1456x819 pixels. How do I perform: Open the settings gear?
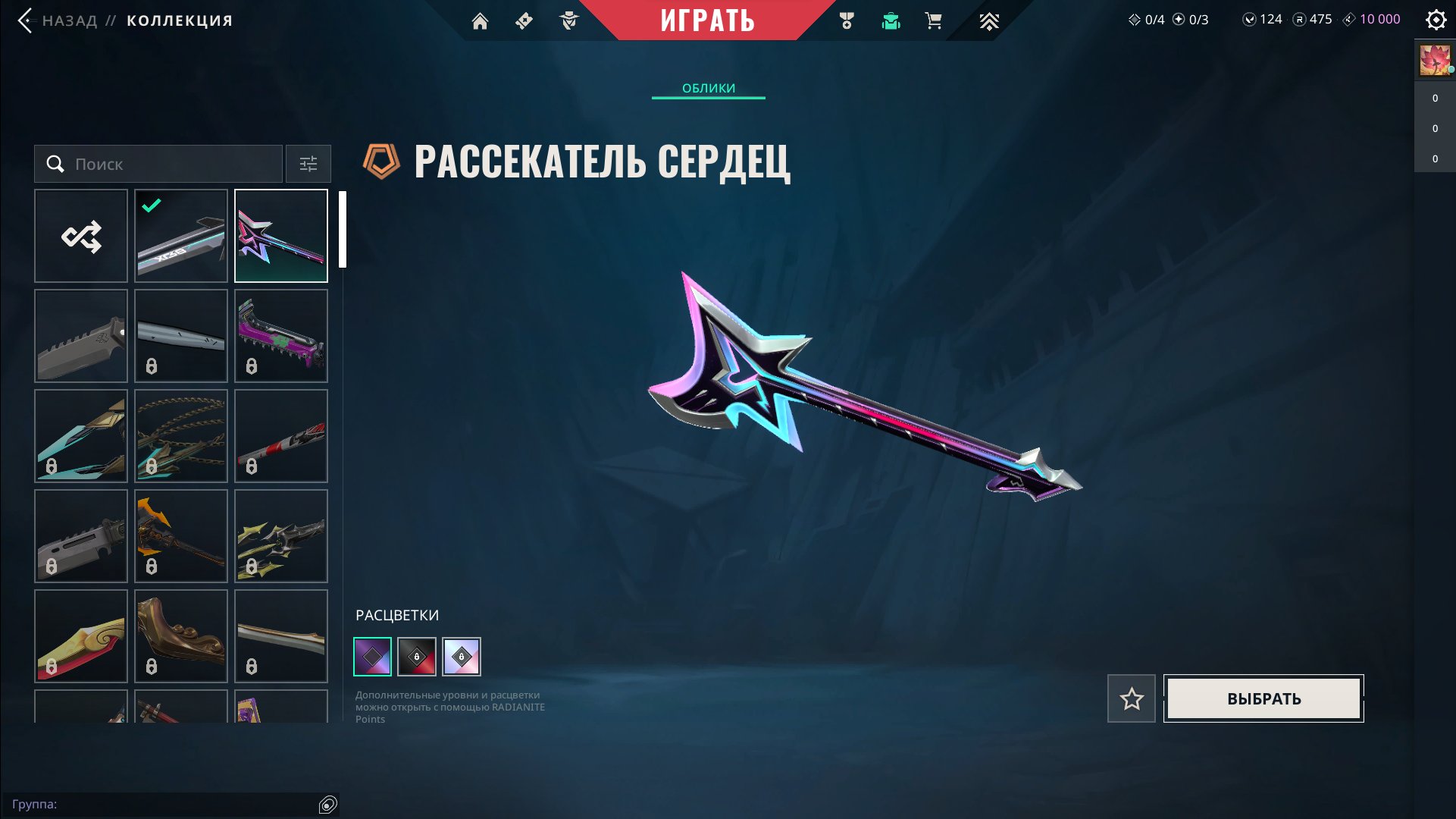tap(1436, 20)
